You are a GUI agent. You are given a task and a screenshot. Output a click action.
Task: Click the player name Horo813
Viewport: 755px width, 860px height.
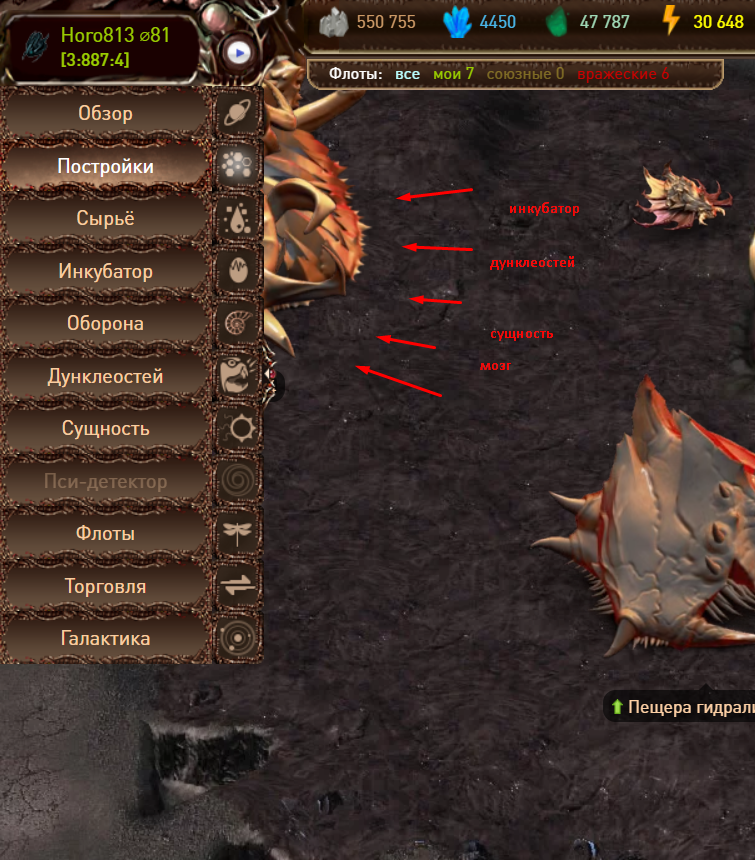pos(96,35)
